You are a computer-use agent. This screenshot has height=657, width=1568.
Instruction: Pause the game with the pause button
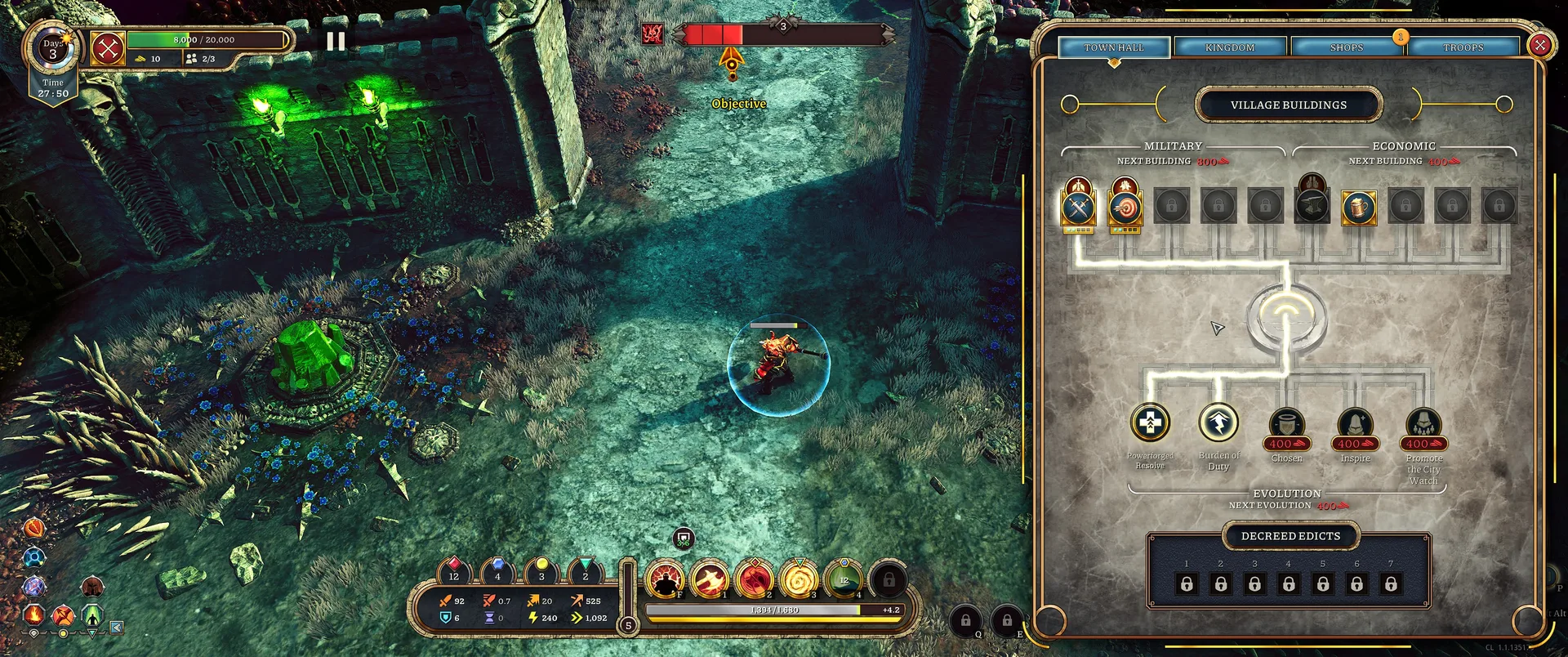tap(336, 42)
